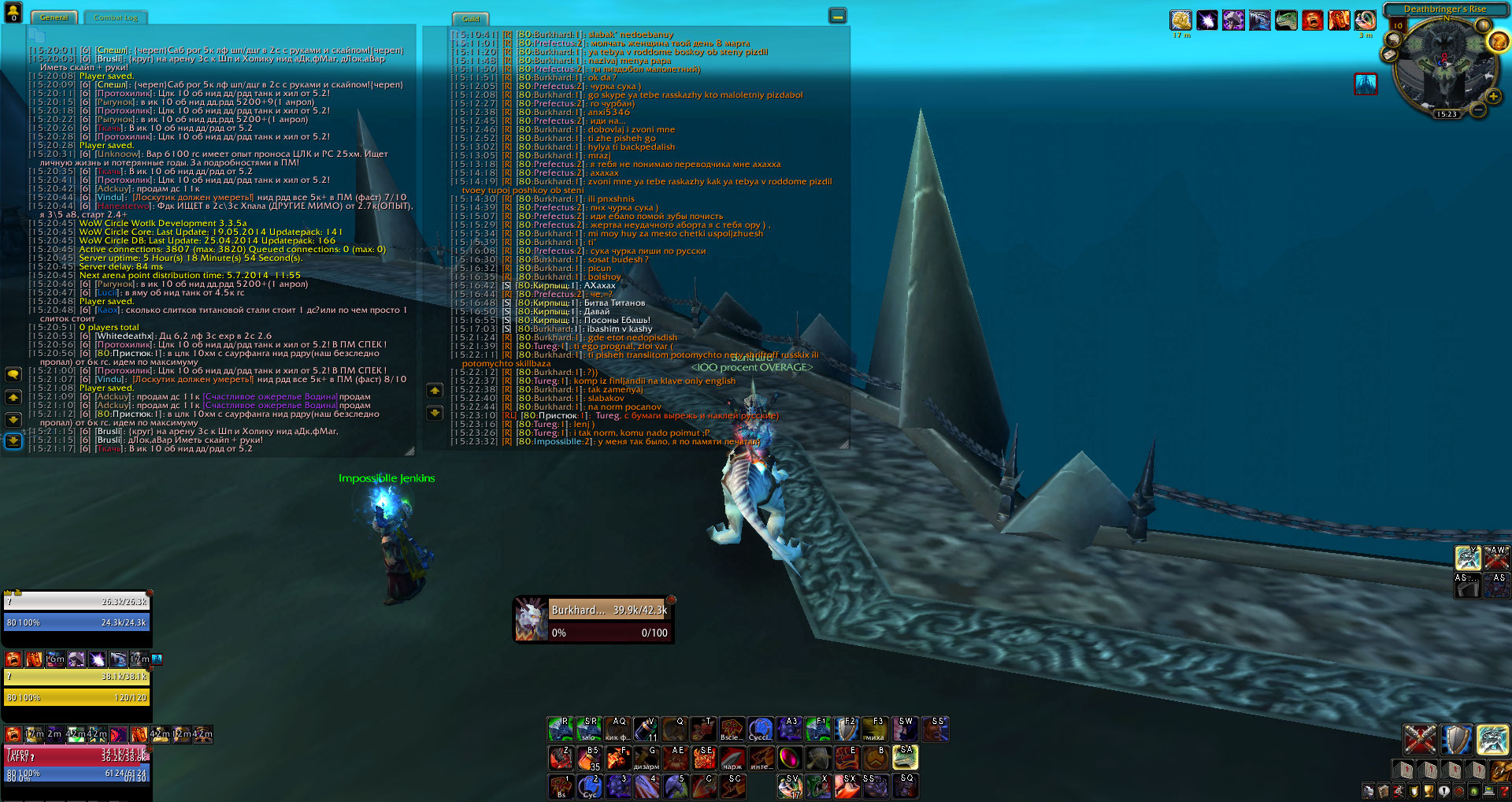Click the Deathbringer's Rise zone label
Screen dimensions: 1512x802
(x=1444, y=9)
